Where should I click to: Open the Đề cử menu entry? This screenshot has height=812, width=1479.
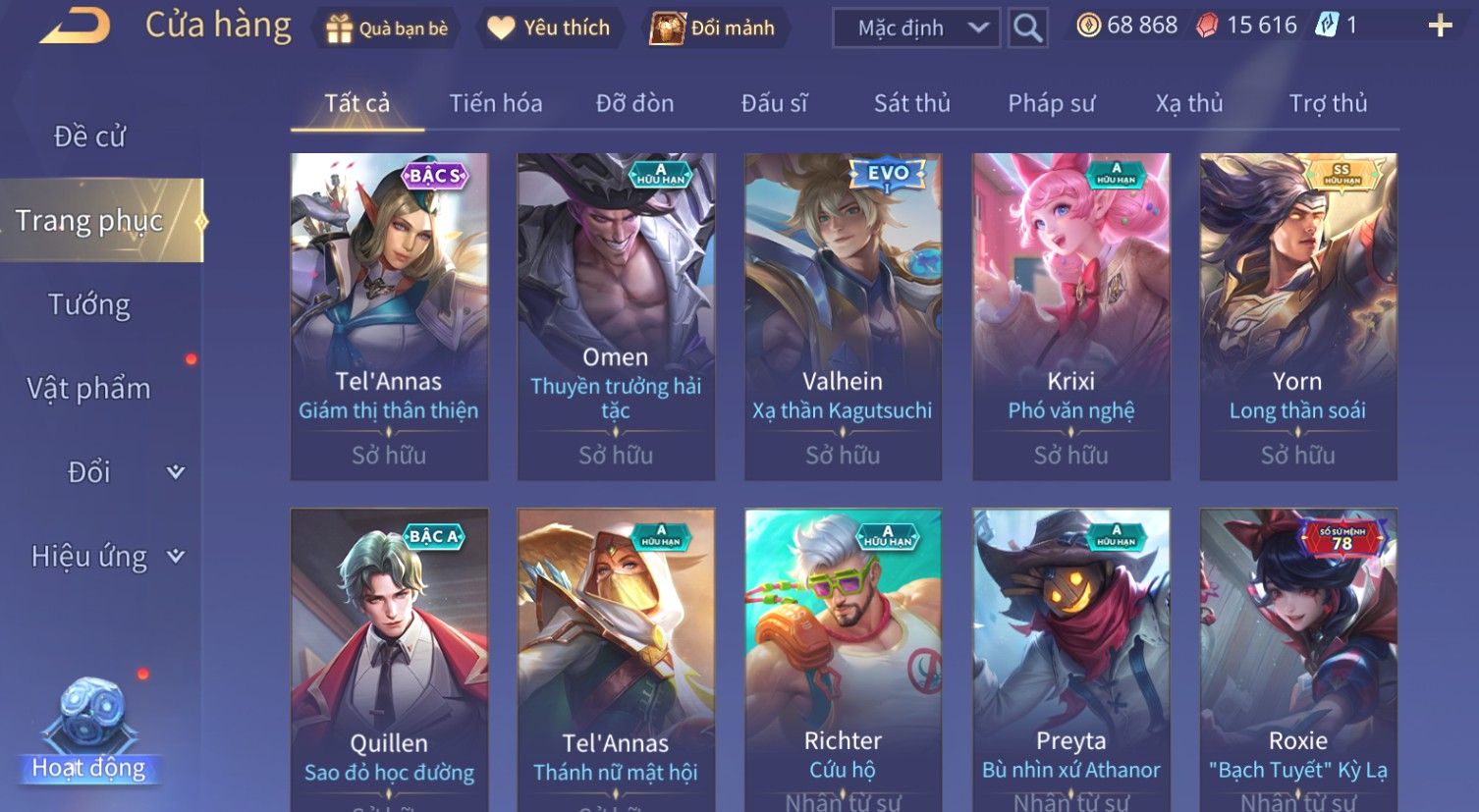(89, 136)
